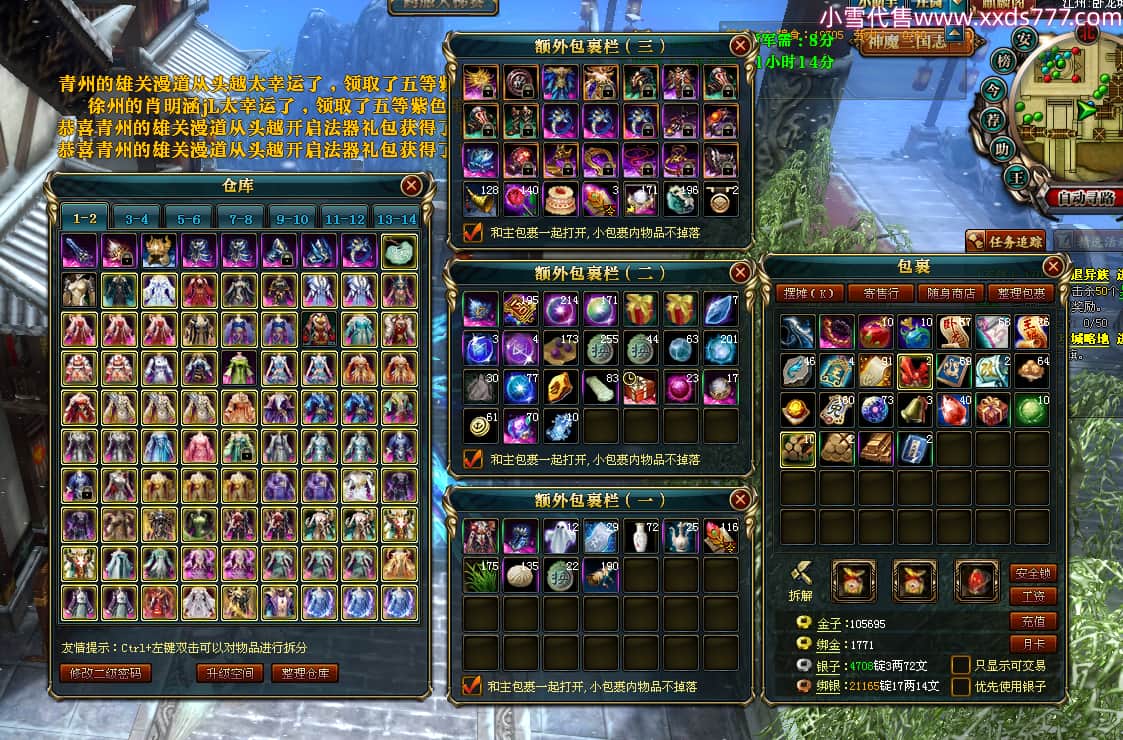Open the 安全锁 safety lock
The height and width of the screenshot is (740, 1123).
point(1033,573)
